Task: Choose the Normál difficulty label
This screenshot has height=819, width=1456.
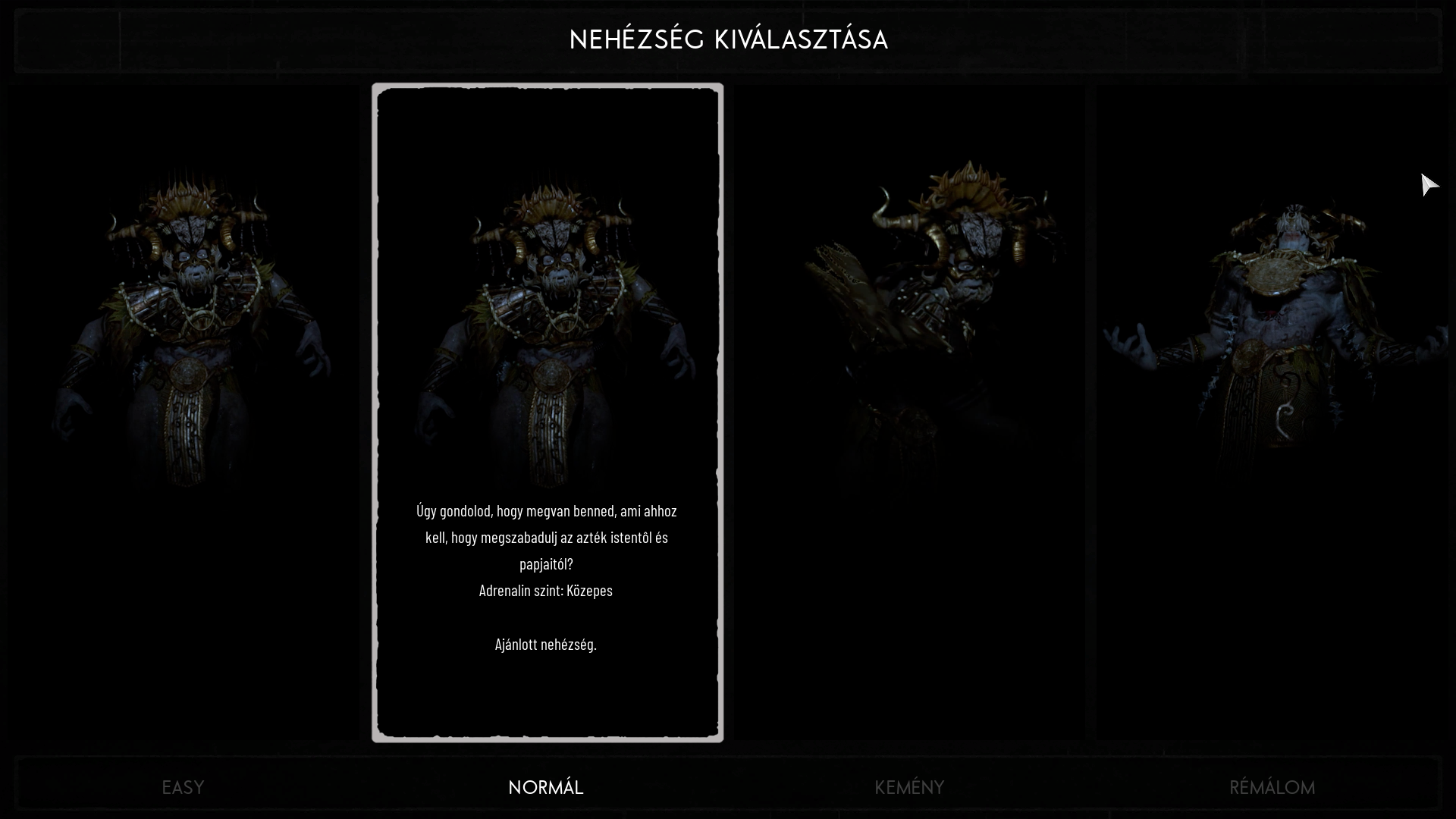Action: click(x=546, y=787)
